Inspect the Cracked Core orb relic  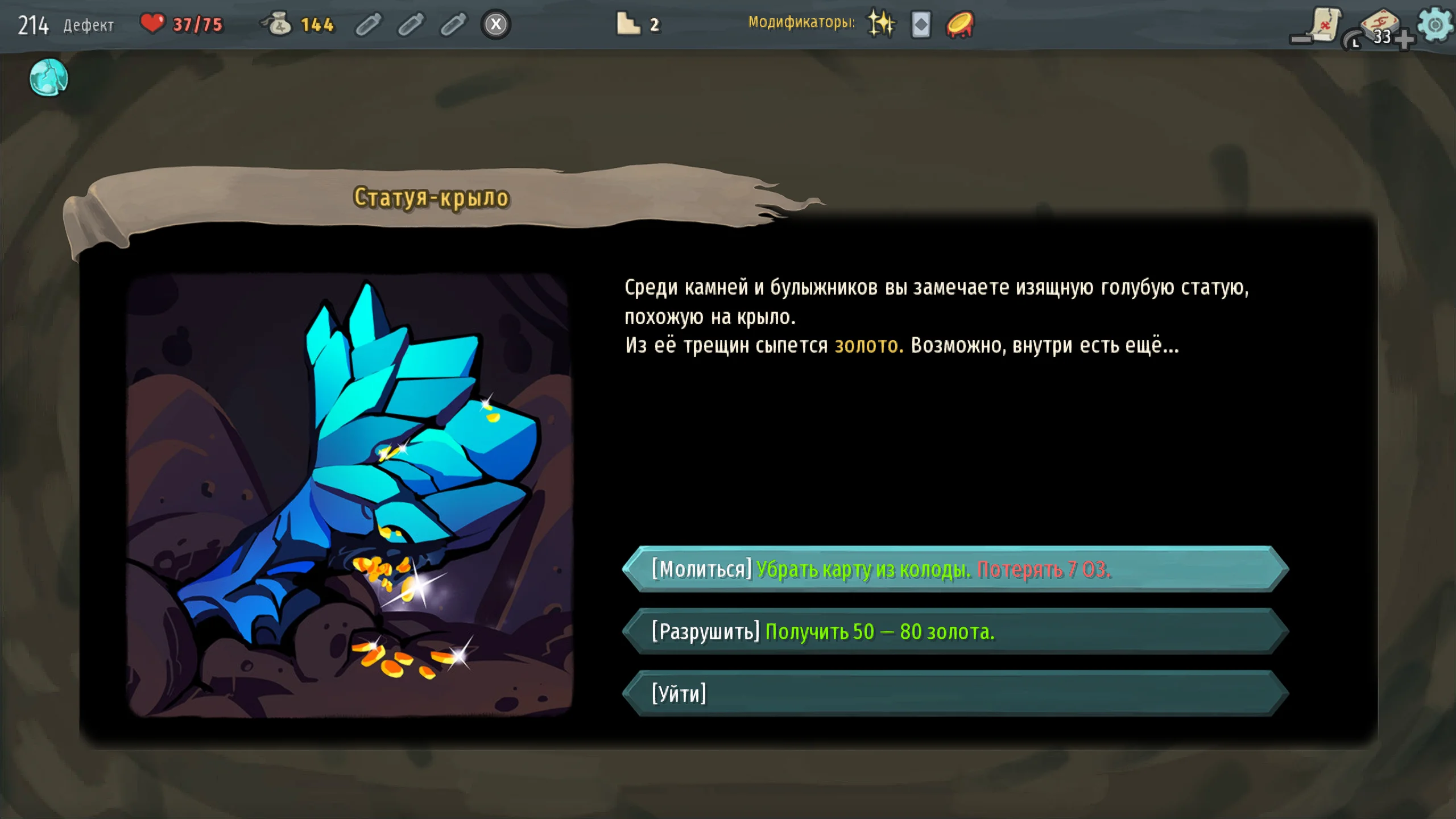click(49, 77)
